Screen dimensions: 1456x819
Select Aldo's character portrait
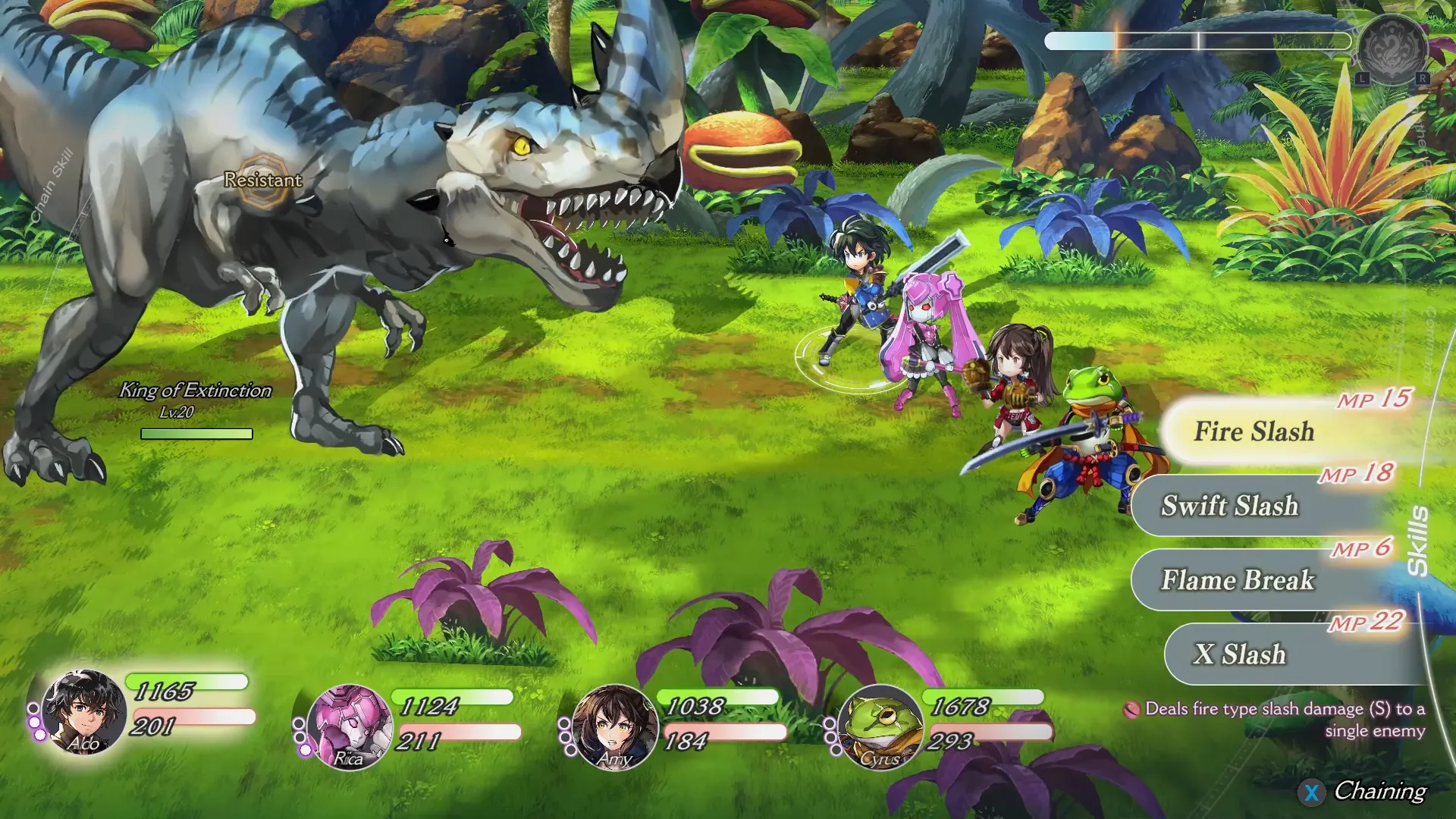83,713
